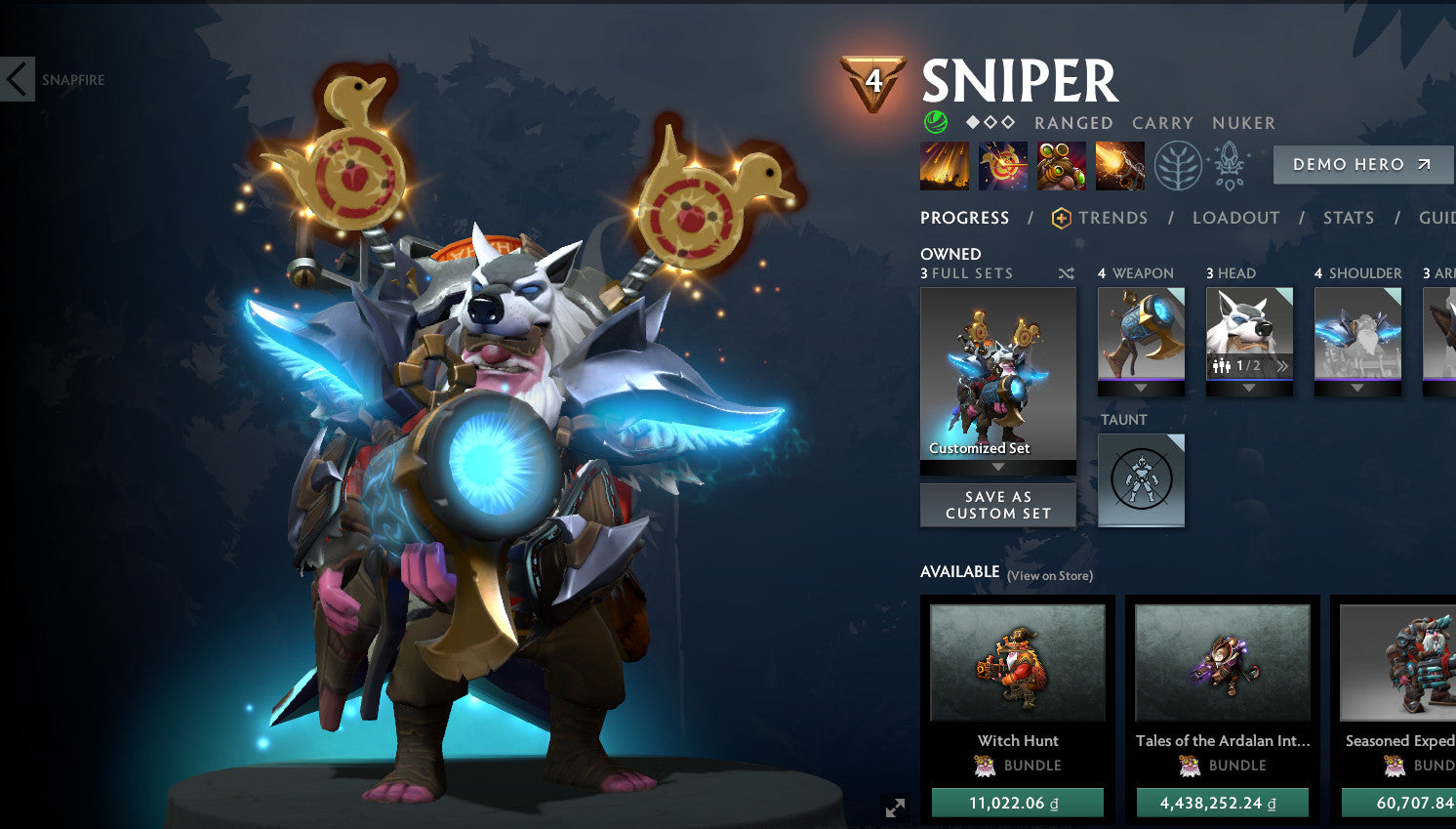Viewport: 1456px width, 829px height.
Task: Click the View on Store link
Action: pos(1049,577)
